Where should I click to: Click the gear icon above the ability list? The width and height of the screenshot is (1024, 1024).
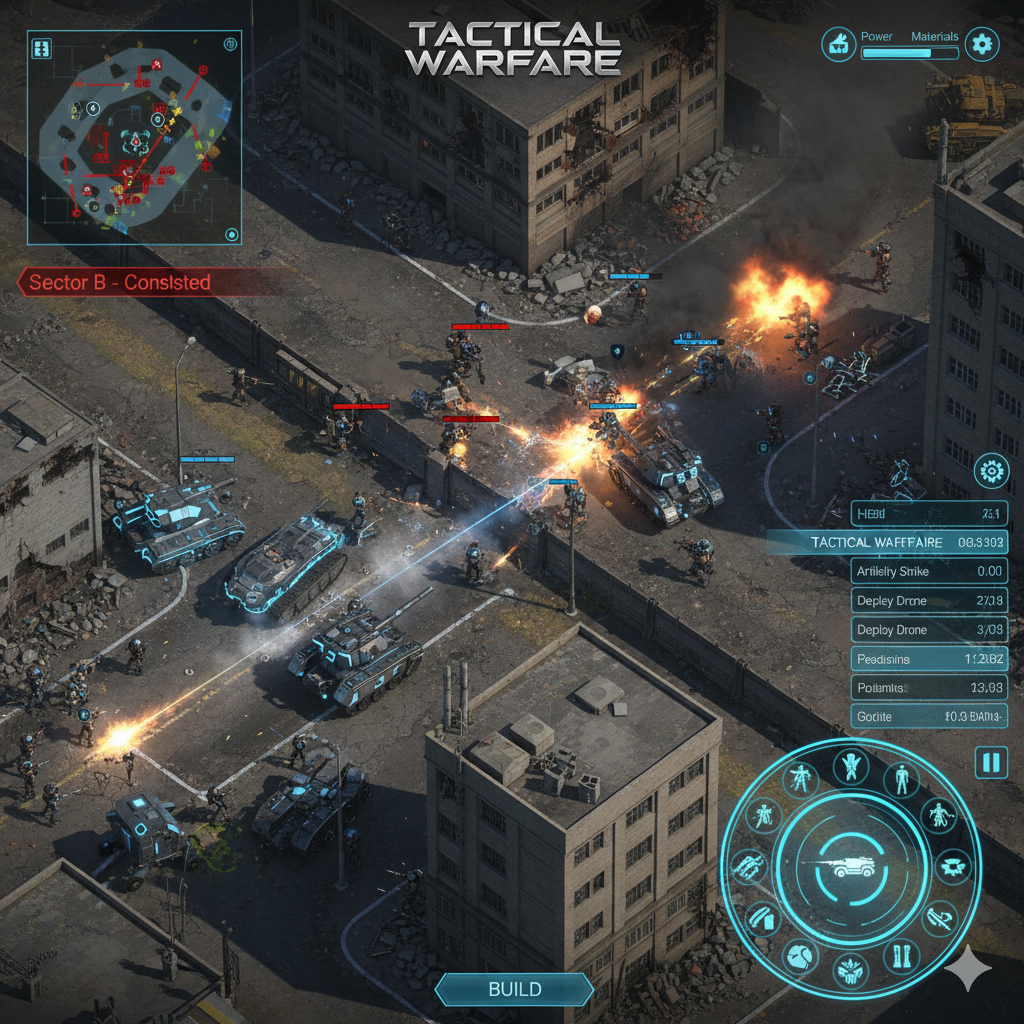click(x=991, y=470)
